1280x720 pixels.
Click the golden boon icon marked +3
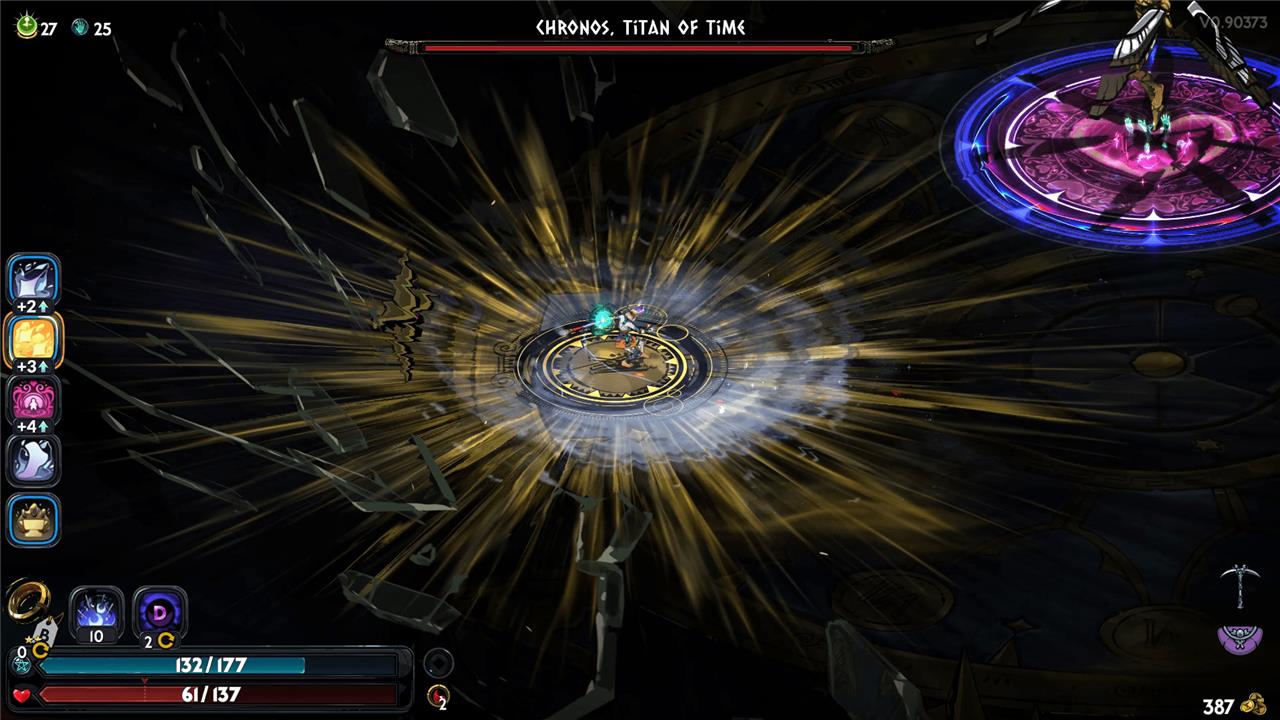point(34,340)
